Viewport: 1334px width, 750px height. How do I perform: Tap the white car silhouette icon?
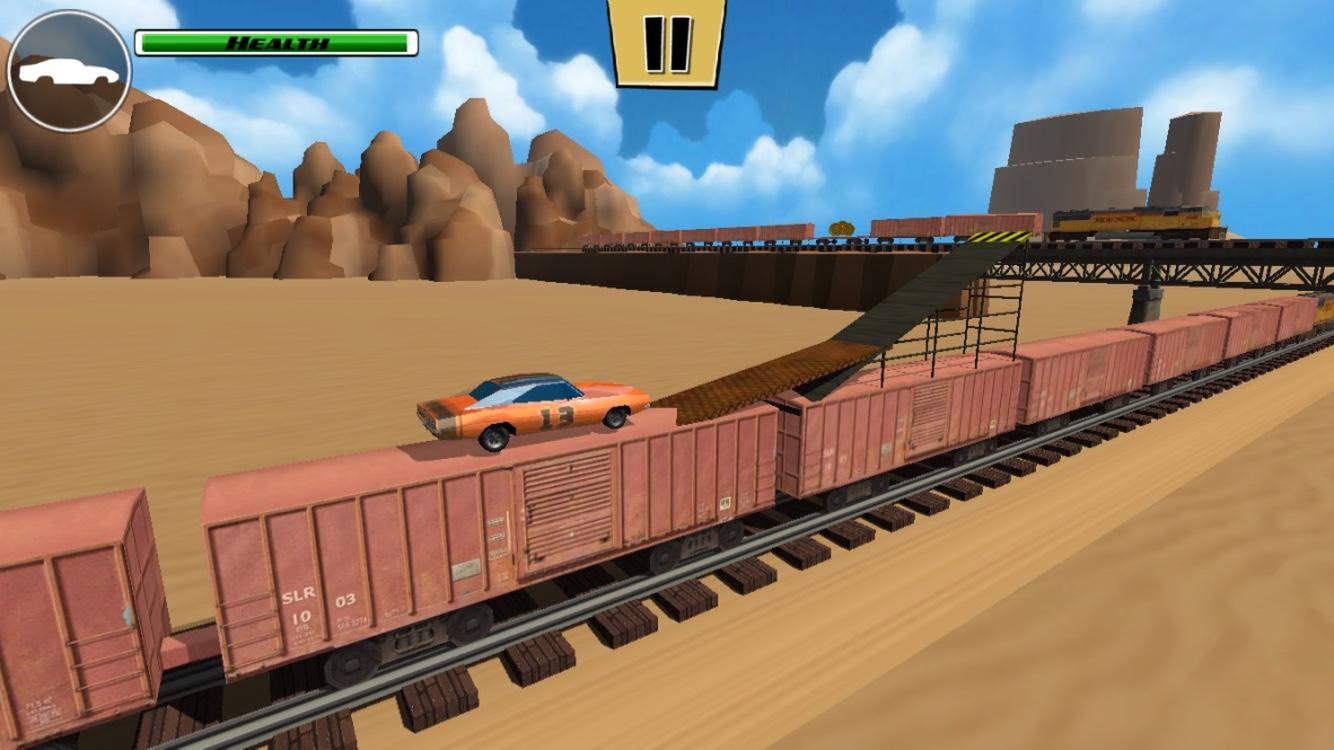coord(68,72)
